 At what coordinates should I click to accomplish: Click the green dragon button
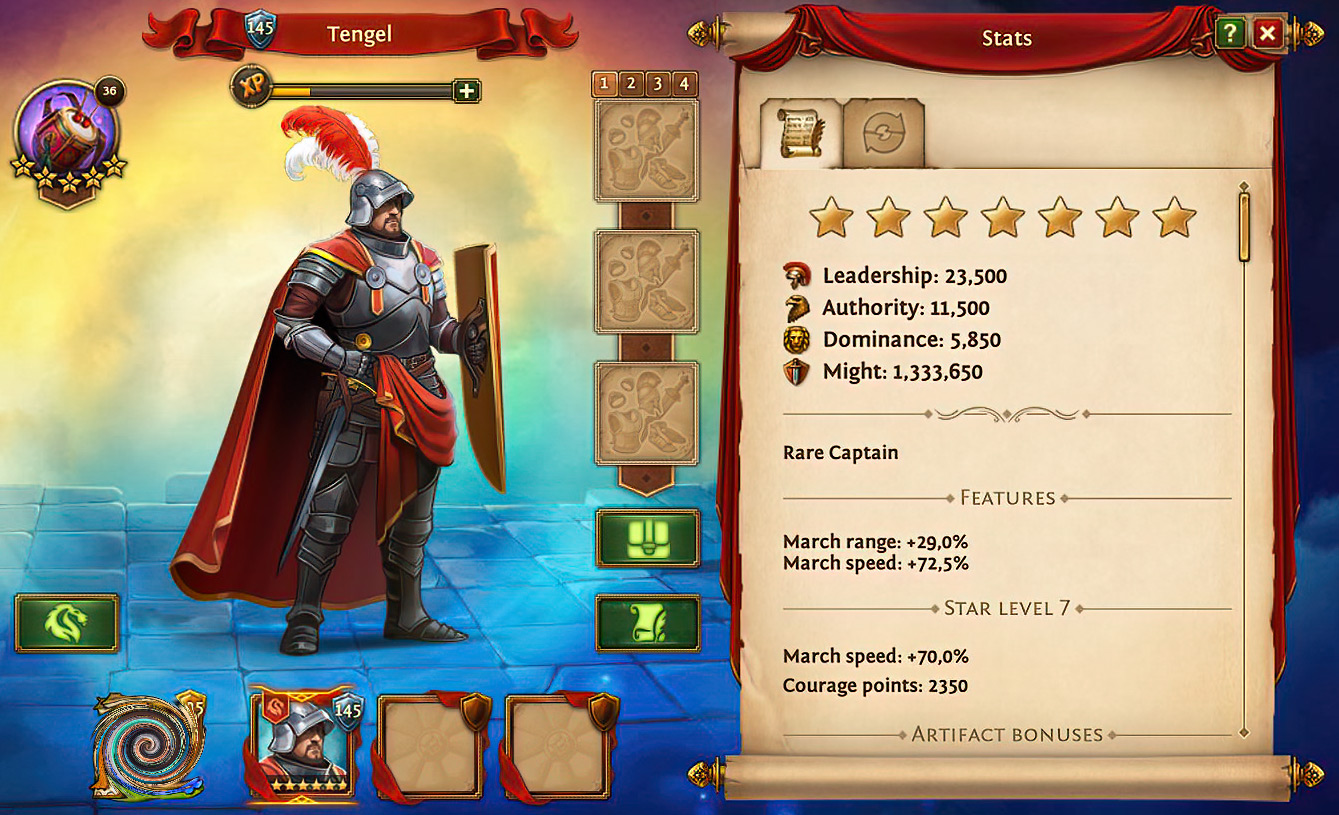66,623
